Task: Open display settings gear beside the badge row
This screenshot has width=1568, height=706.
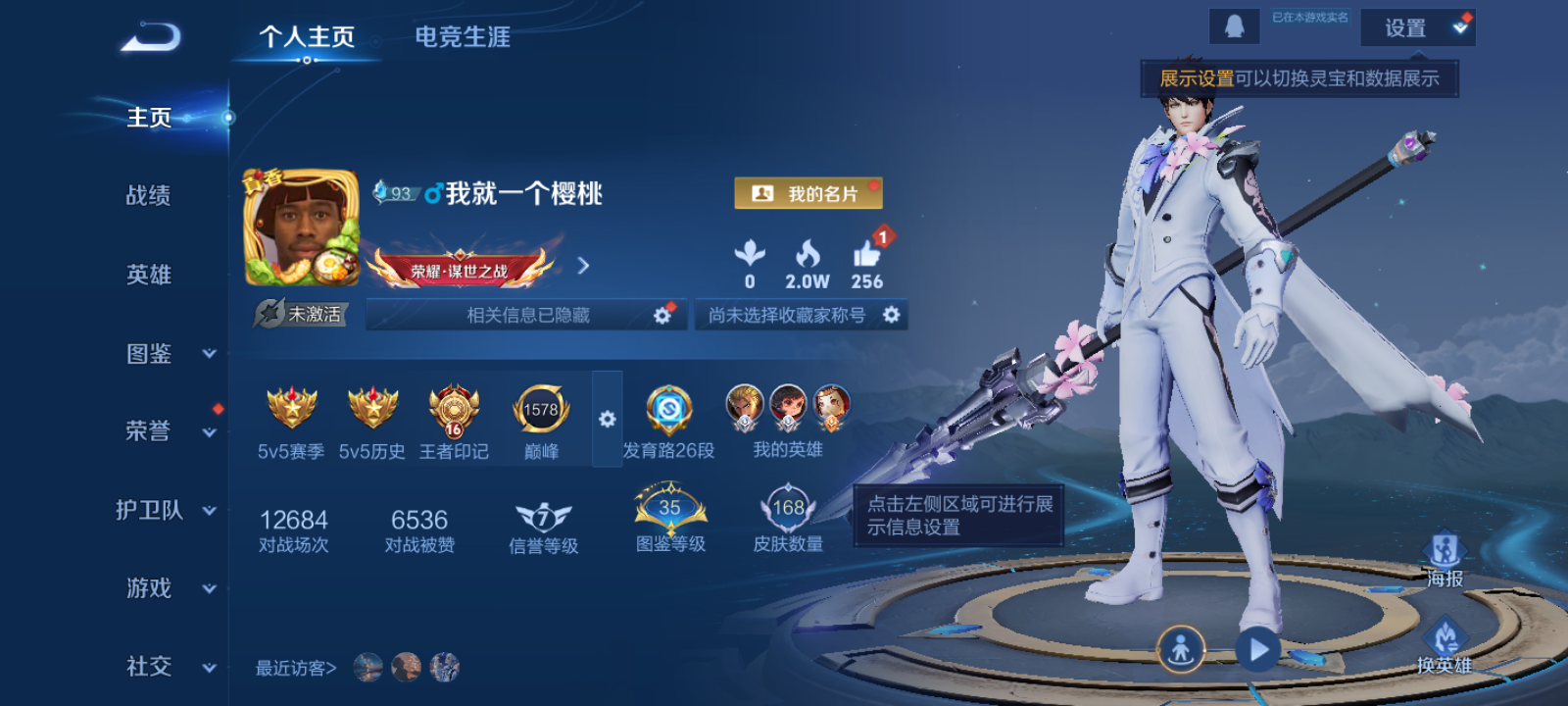Action: (607, 419)
